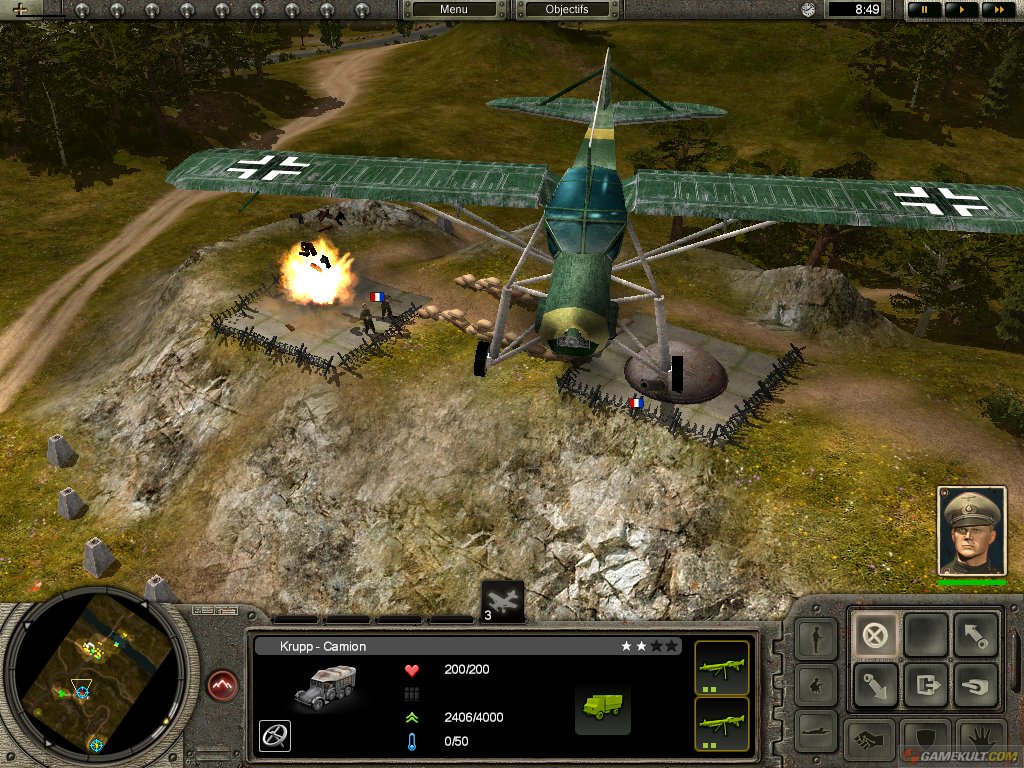This screenshot has width=1024, height=768.
Task: Open the Objectifs panel
Action: (567, 9)
